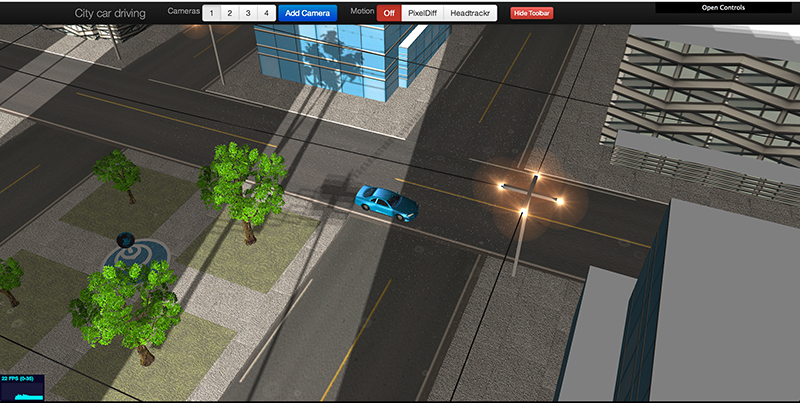
Task: Select Headtrackr motion option
Action: pos(469,13)
